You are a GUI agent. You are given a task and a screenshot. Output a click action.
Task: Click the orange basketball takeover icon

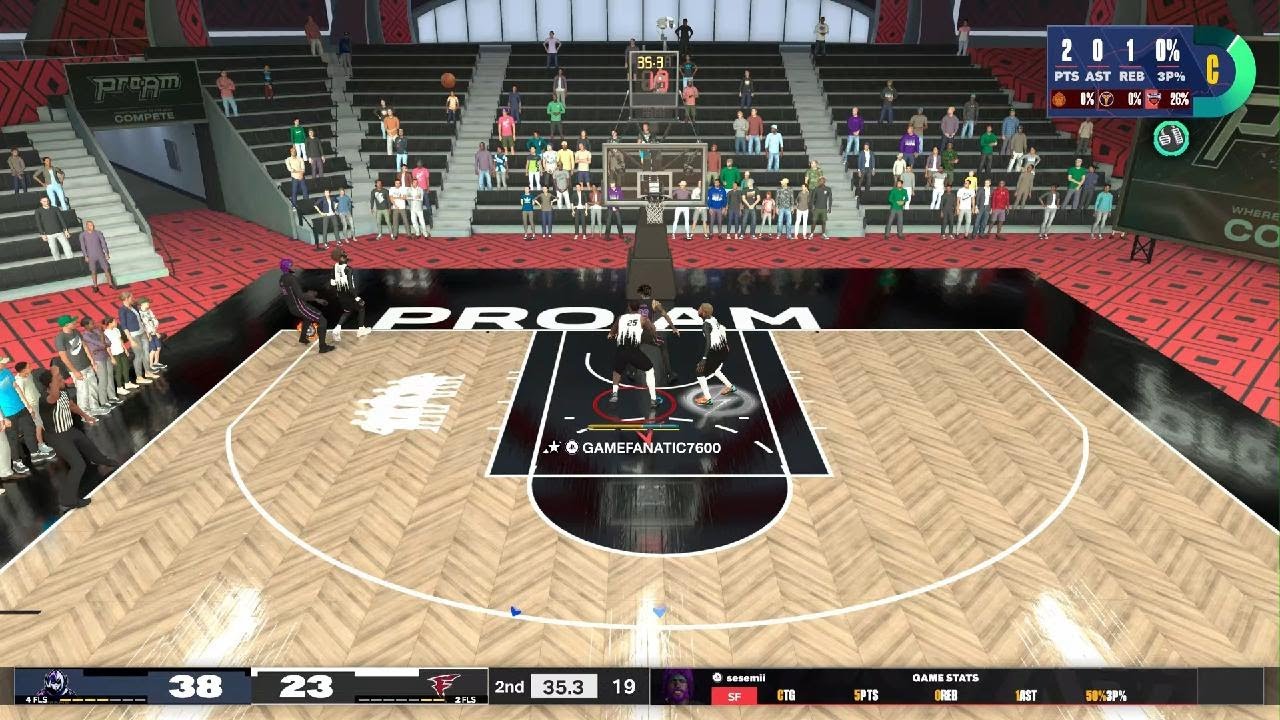tap(1059, 99)
